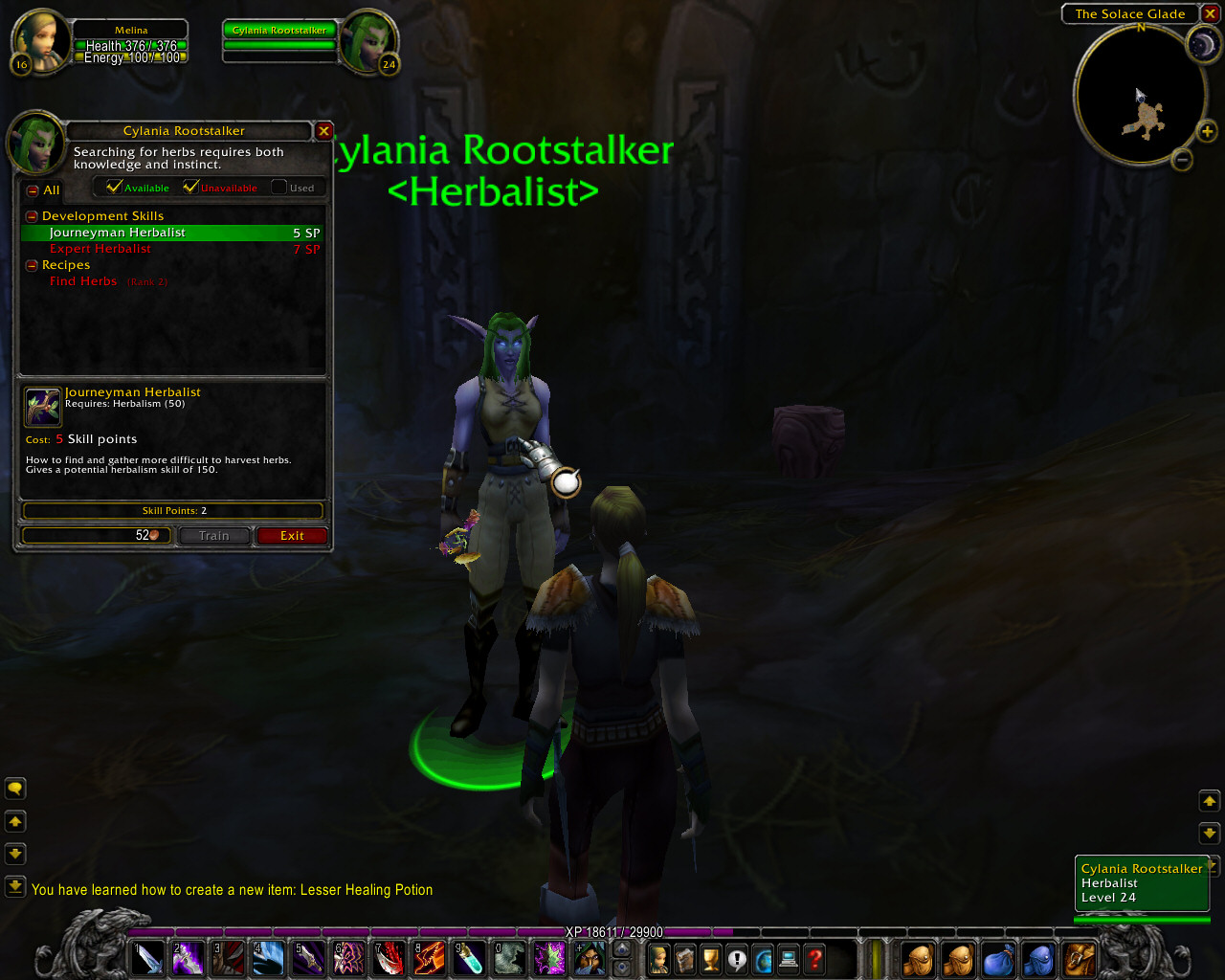Select Find Herbs under Recipes
This screenshot has height=980, width=1225.
83,280
